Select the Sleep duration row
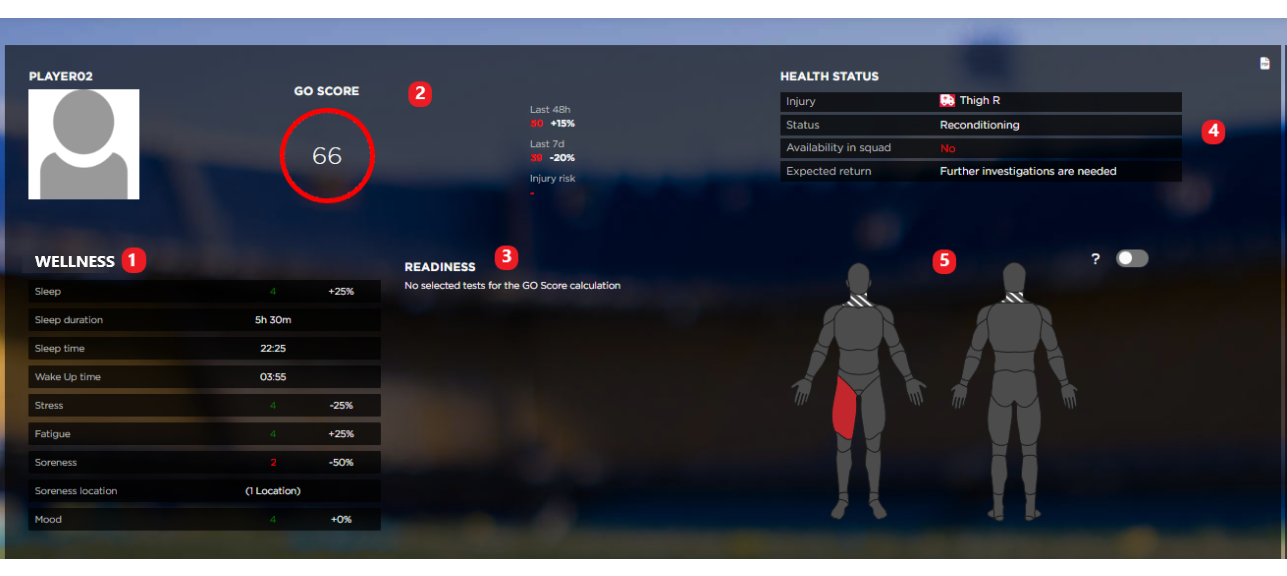The width and height of the screenshot is (1287, 576). 204,320
